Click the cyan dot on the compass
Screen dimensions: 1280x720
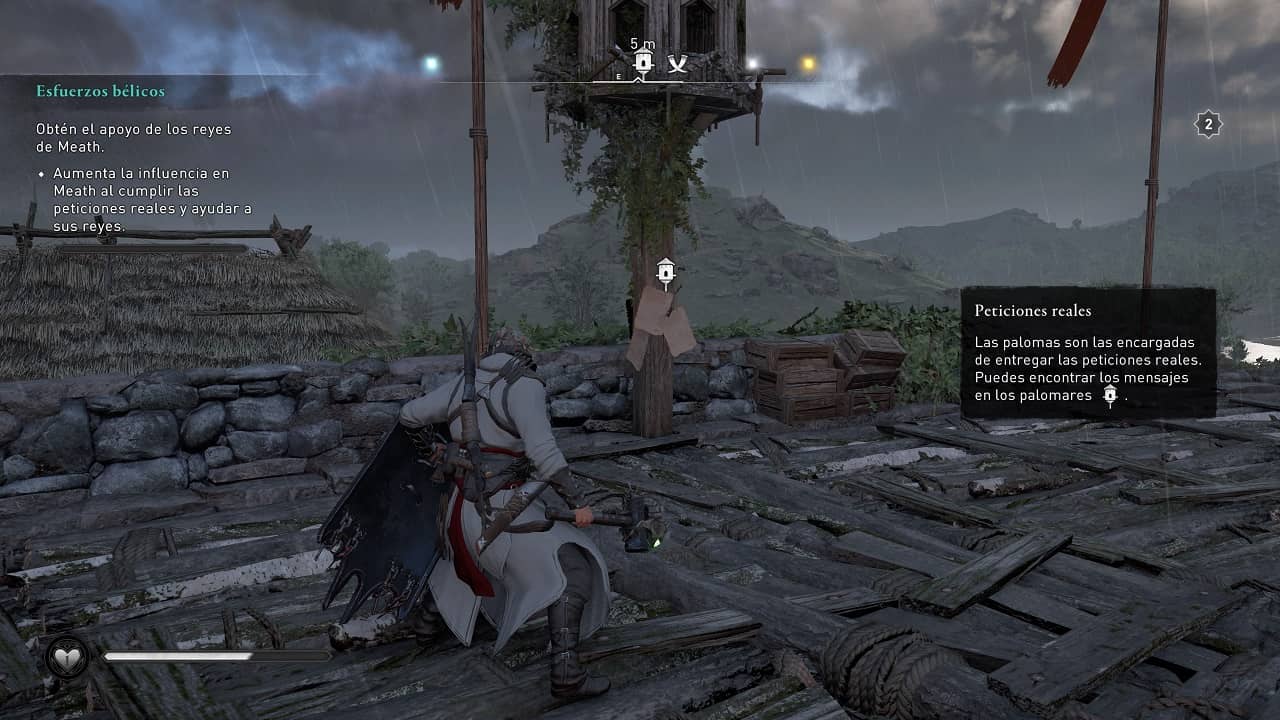[x=431, y=64]
